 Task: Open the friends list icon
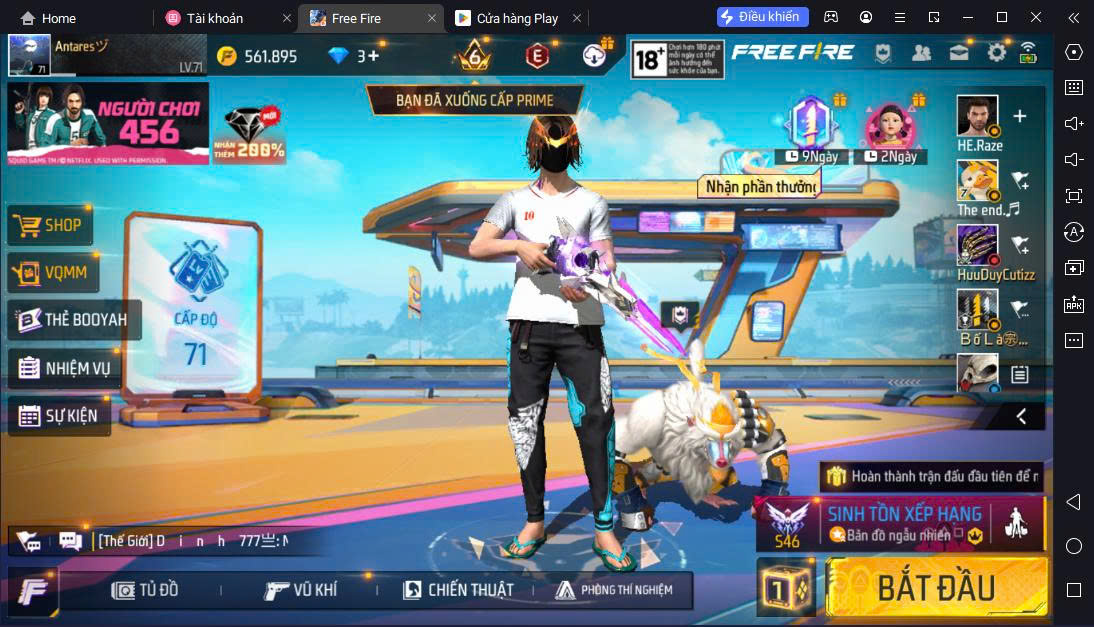922,53
